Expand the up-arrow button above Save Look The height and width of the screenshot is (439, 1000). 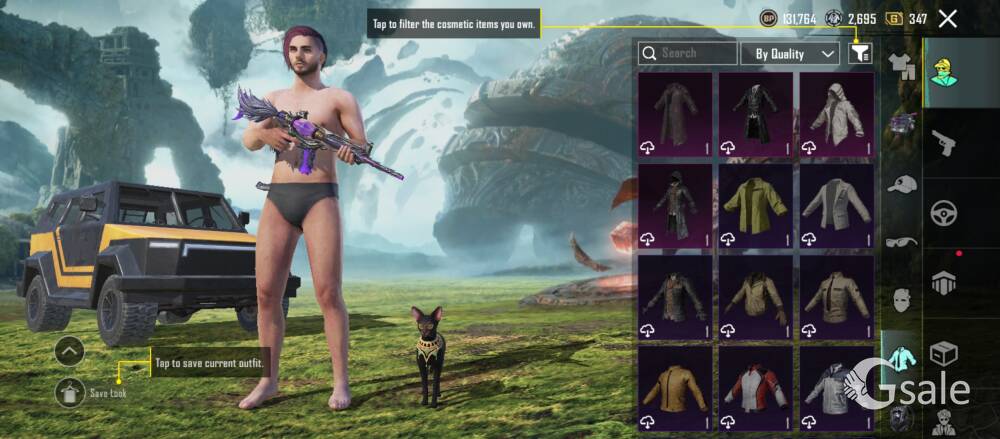coord(70,351)
